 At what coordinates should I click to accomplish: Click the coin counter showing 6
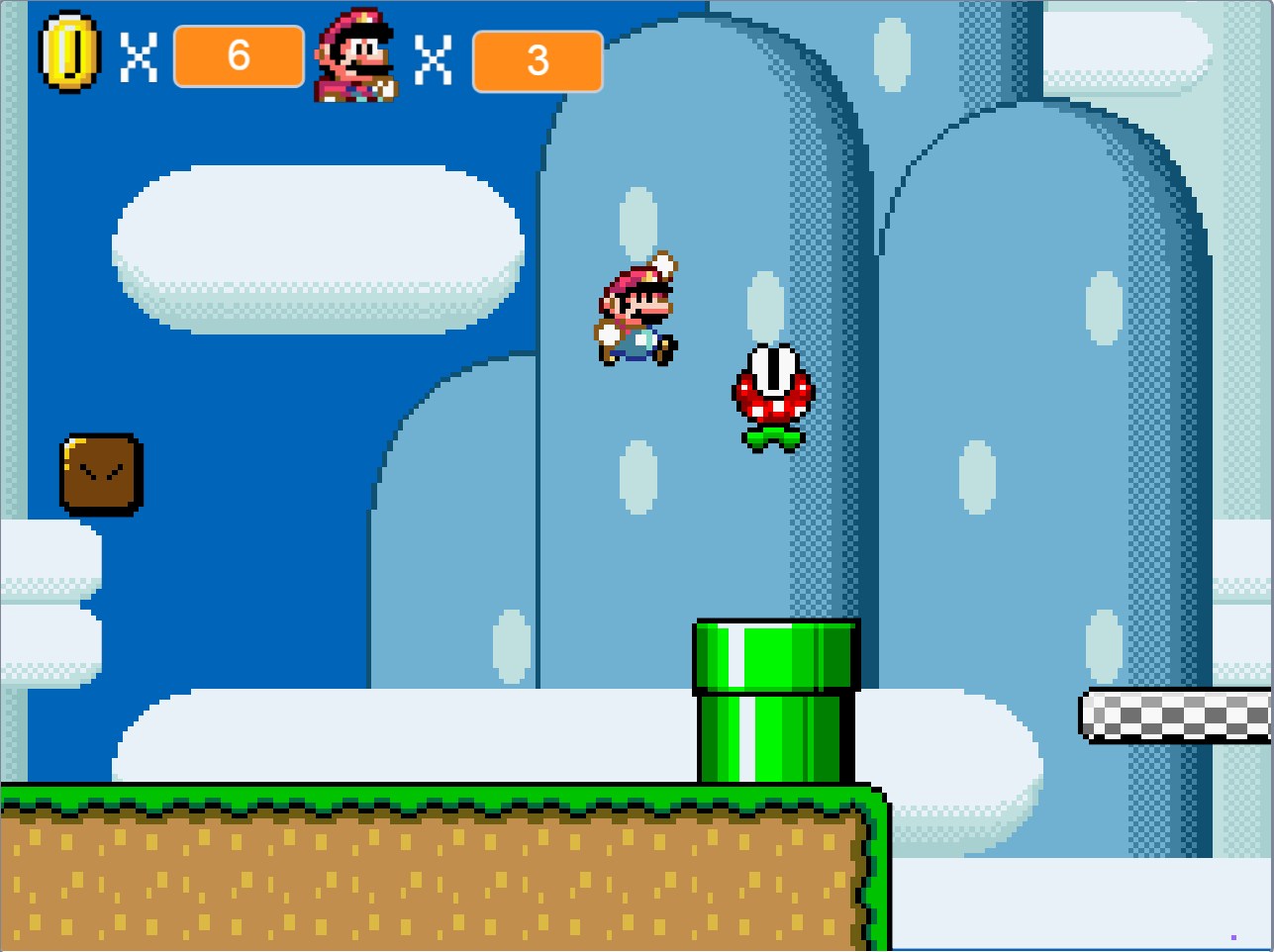239,56
